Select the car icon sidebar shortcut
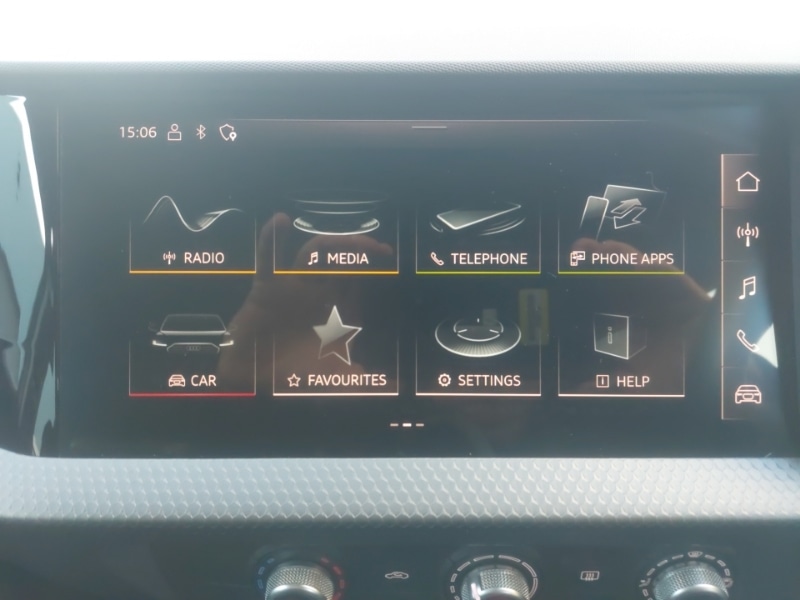Image resolution: width=800 pixels, height=600 pixels. click(746, 393)
